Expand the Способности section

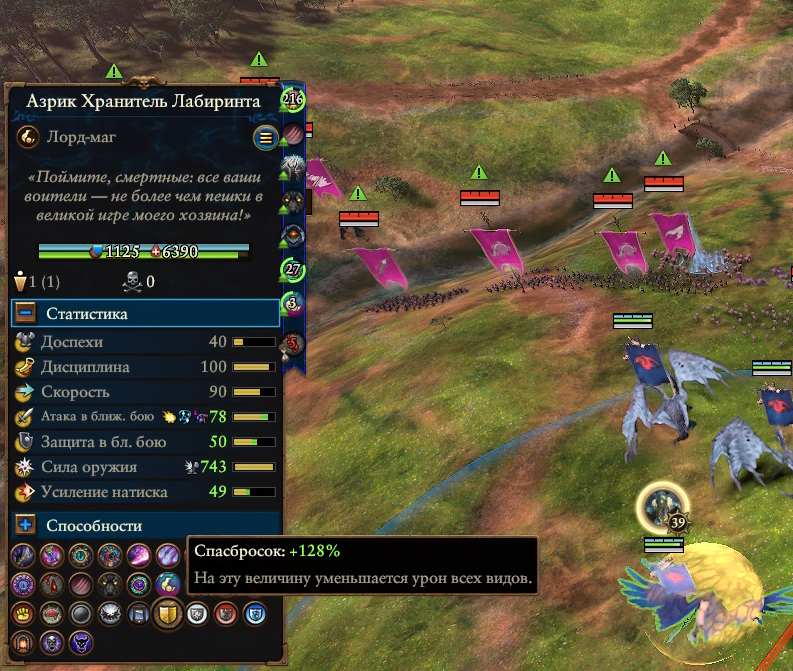tap(26, 525)
